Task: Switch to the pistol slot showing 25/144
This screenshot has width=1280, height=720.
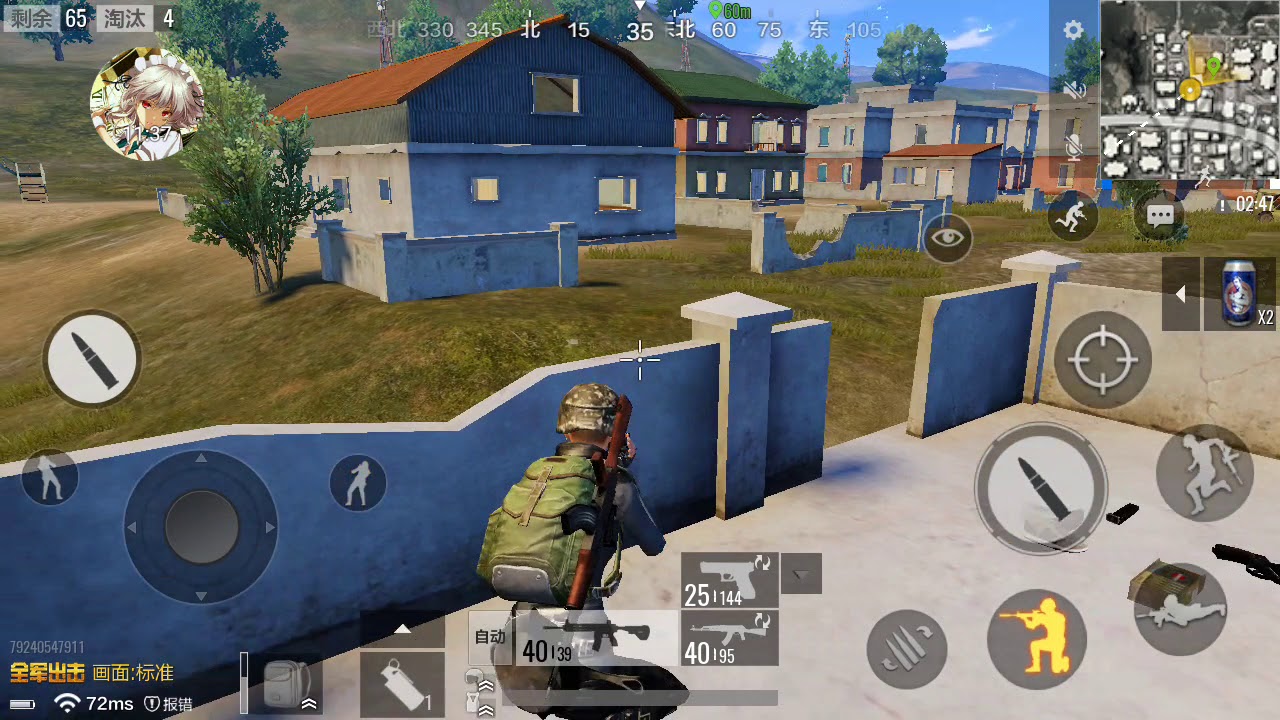Action: [729, 580]
